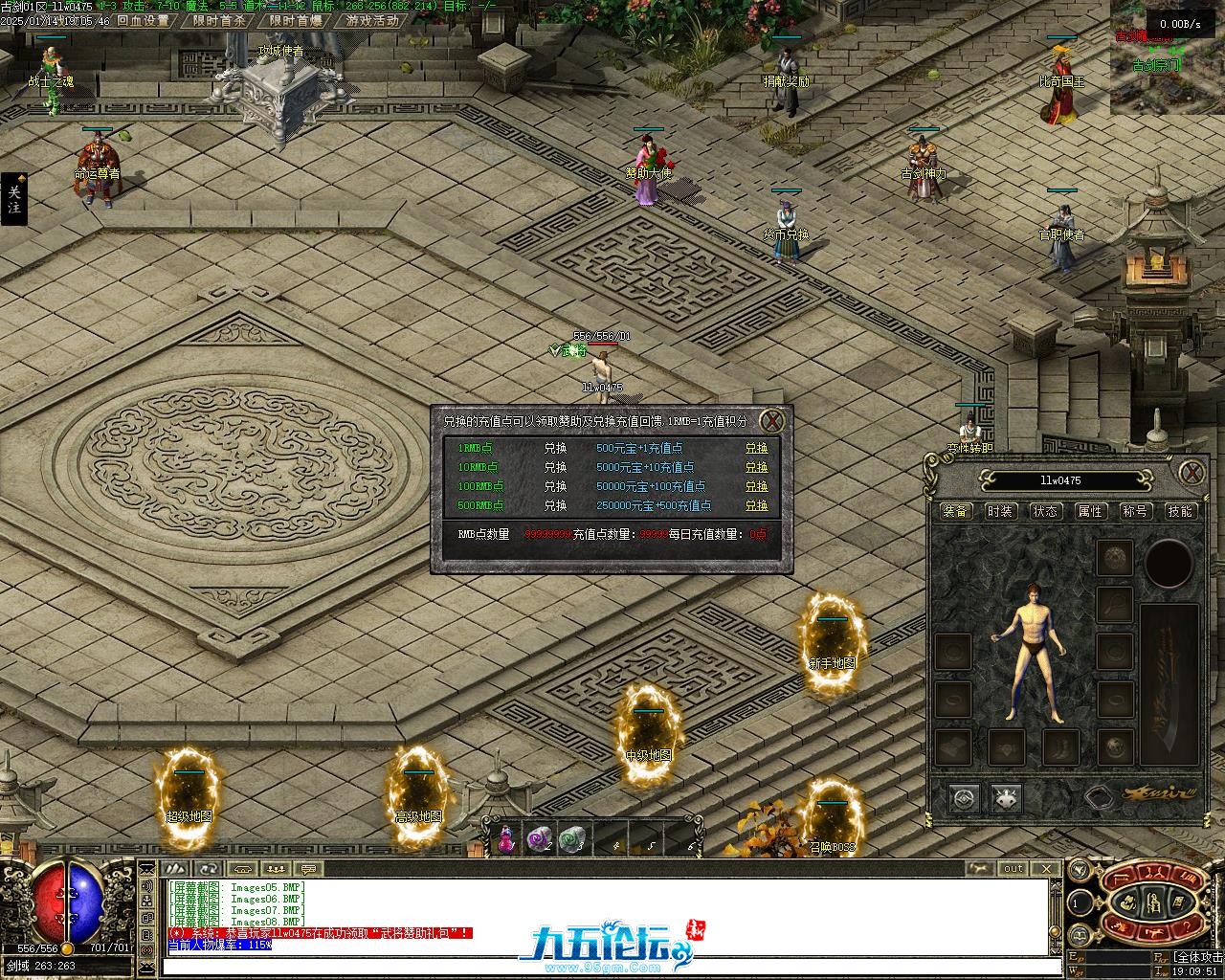Close the llw0475 character panel
Viewport: 1225px width, 980px height.
(x=1192, y=472)
